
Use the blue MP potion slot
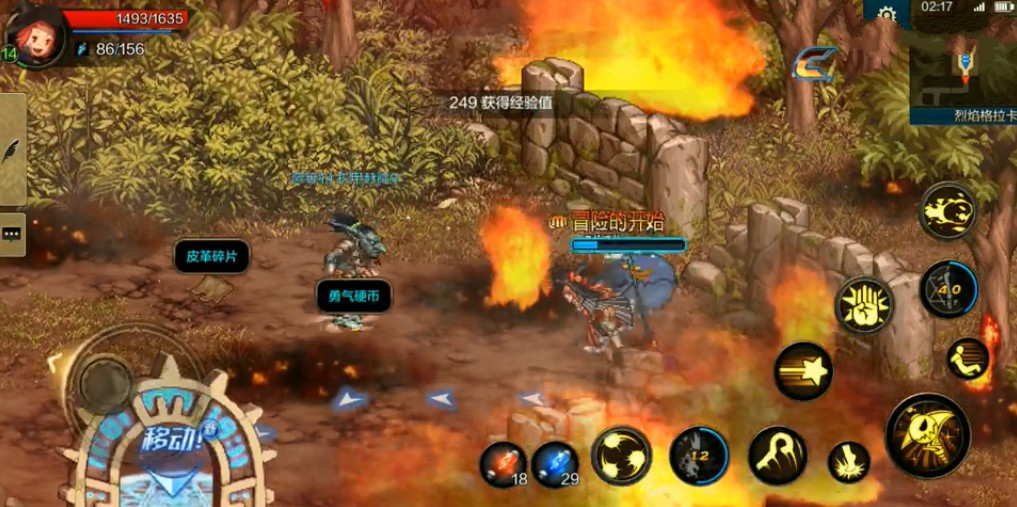click(x=555, y=465)
